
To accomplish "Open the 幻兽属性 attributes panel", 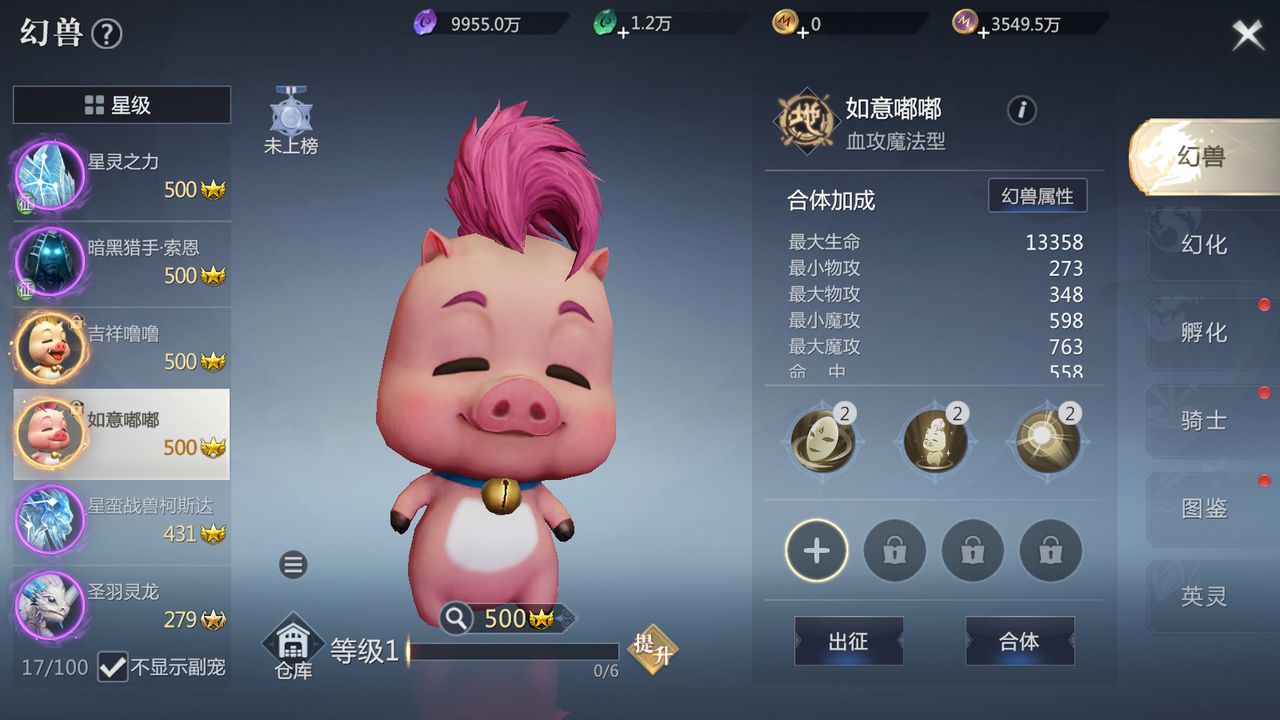I will pyautogui.click(x=1038, y=196).
